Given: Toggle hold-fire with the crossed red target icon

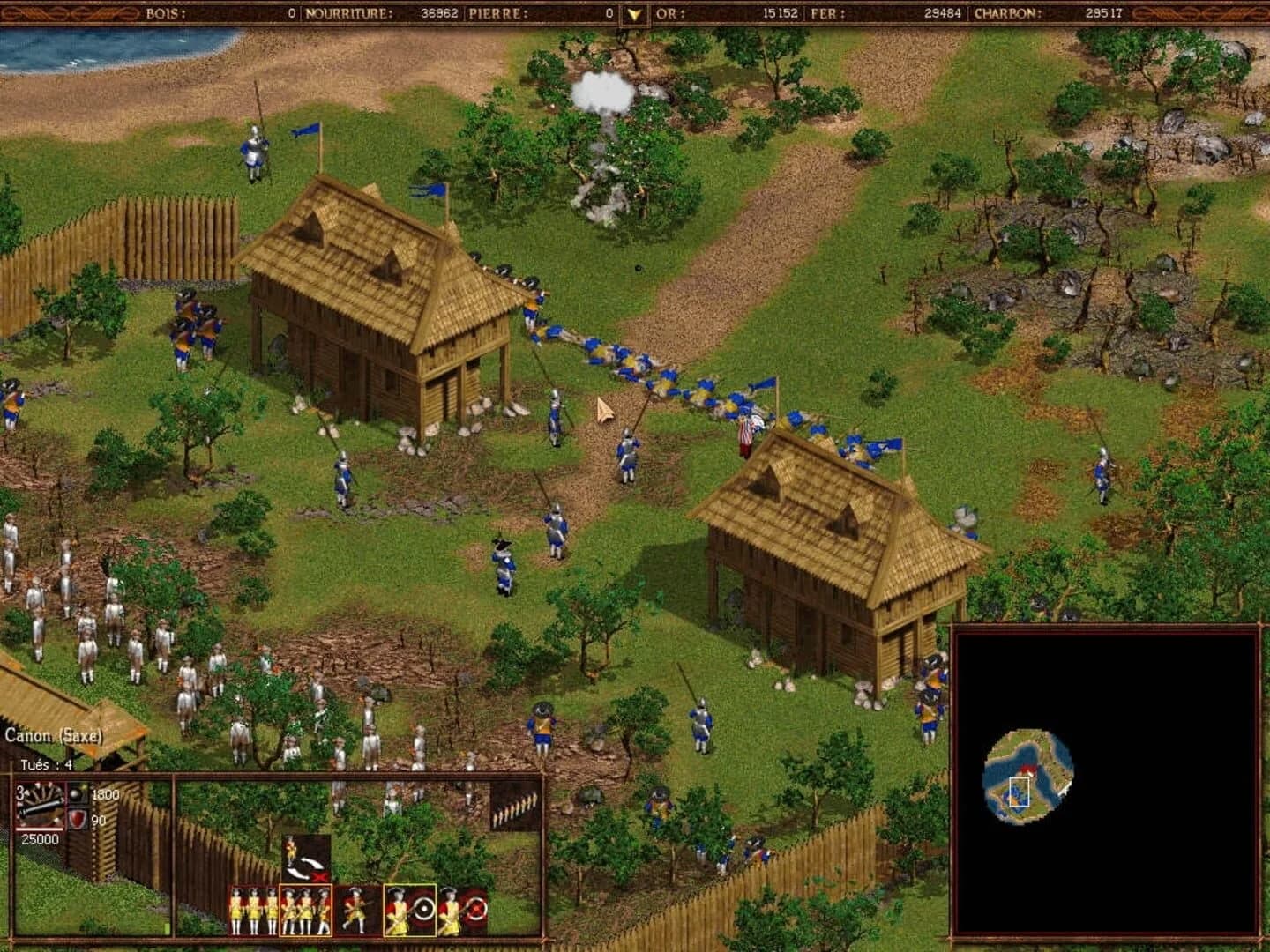Looking at the screenshot, I should tap(476, 911).
